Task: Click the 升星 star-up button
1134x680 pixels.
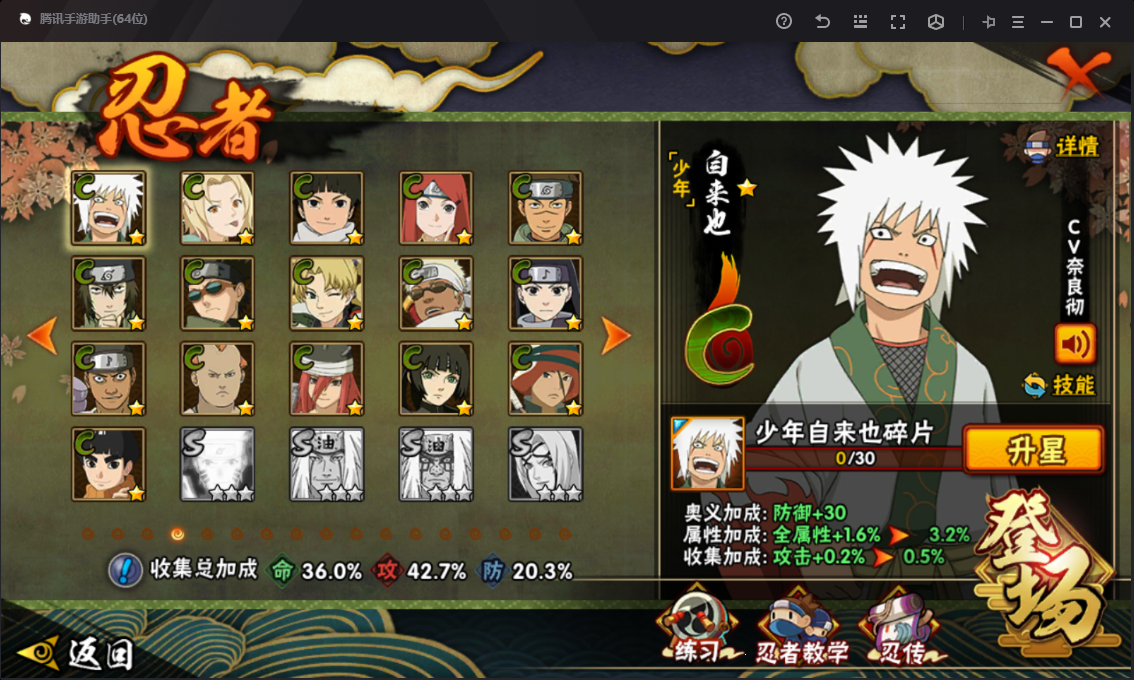Action: (1033, 450)
